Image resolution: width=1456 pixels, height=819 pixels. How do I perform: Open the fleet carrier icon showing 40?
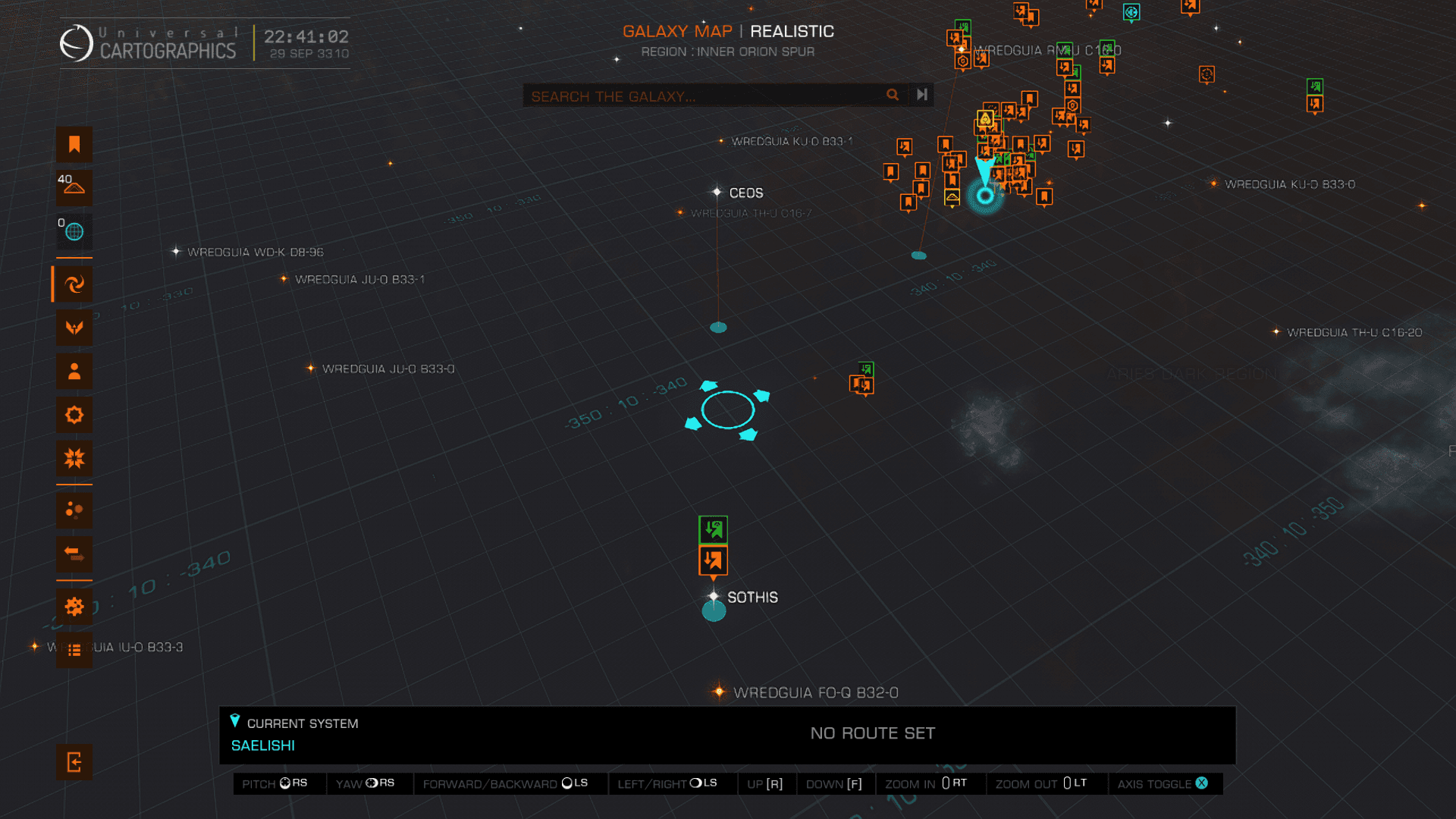[74, 187]
